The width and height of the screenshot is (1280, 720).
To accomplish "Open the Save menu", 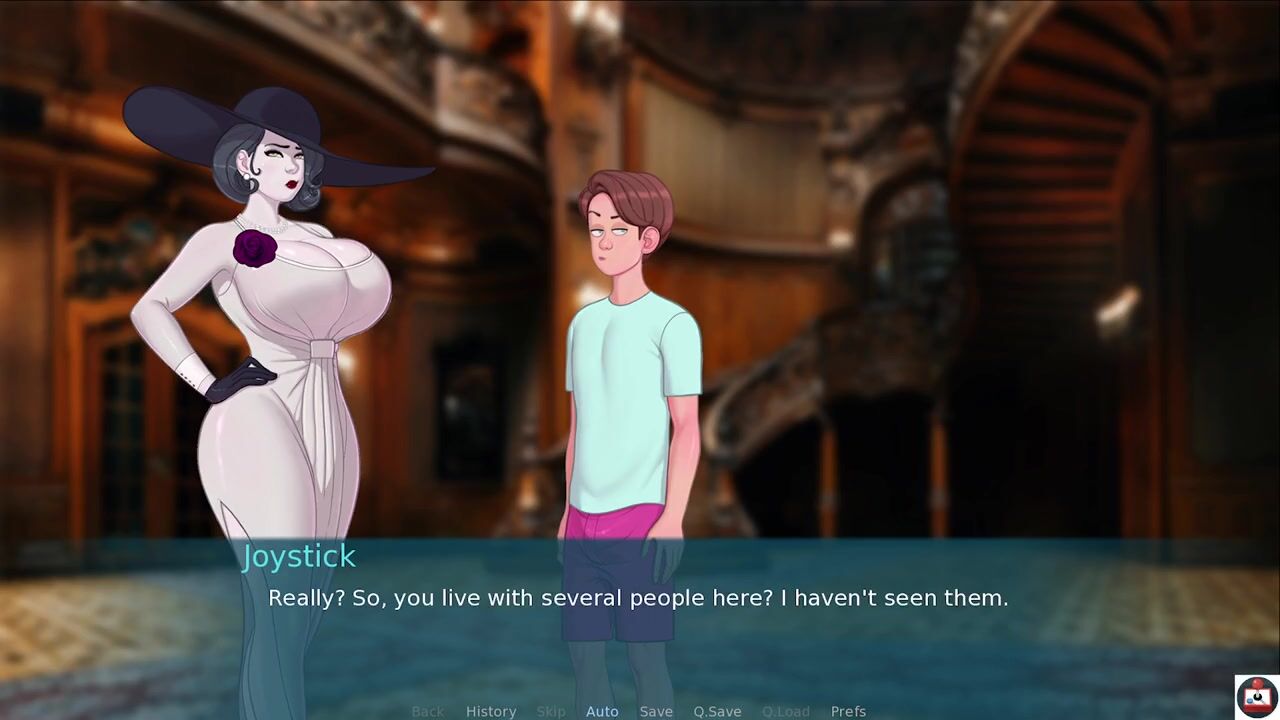I will pyautogui.click(x=656, y=711).
